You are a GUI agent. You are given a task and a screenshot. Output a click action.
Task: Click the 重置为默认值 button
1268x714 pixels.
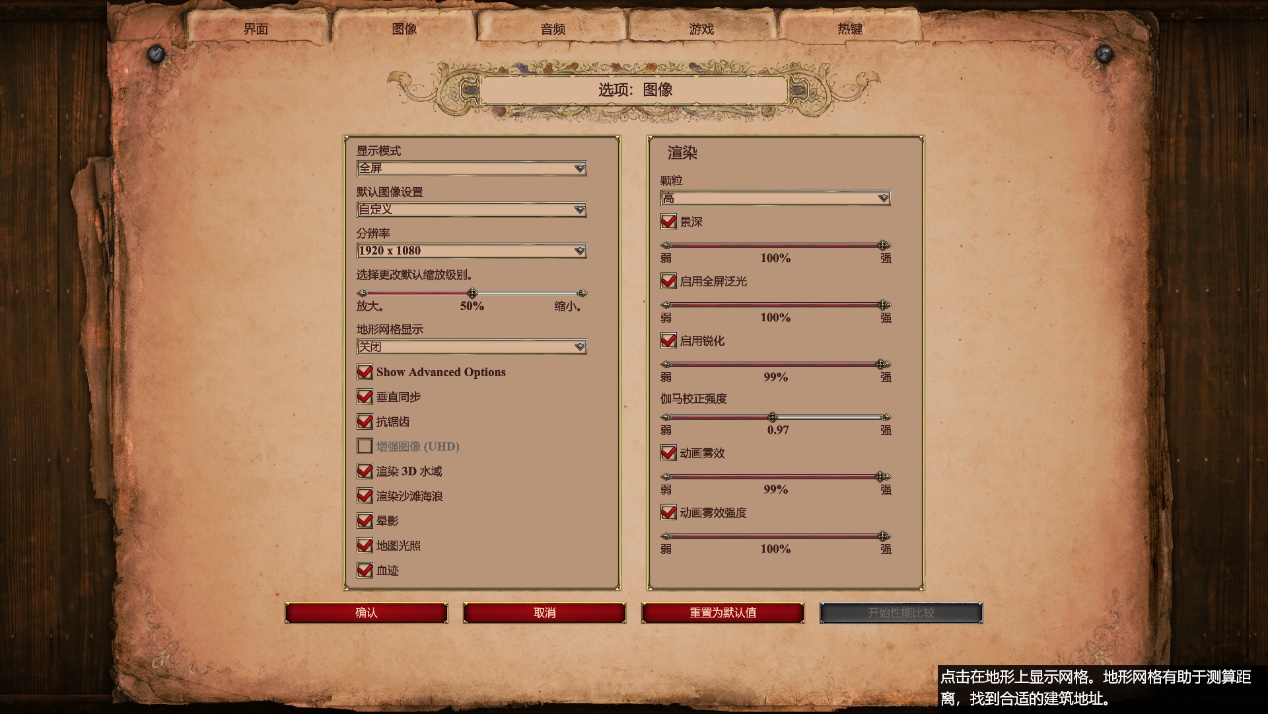coord(722,613)
